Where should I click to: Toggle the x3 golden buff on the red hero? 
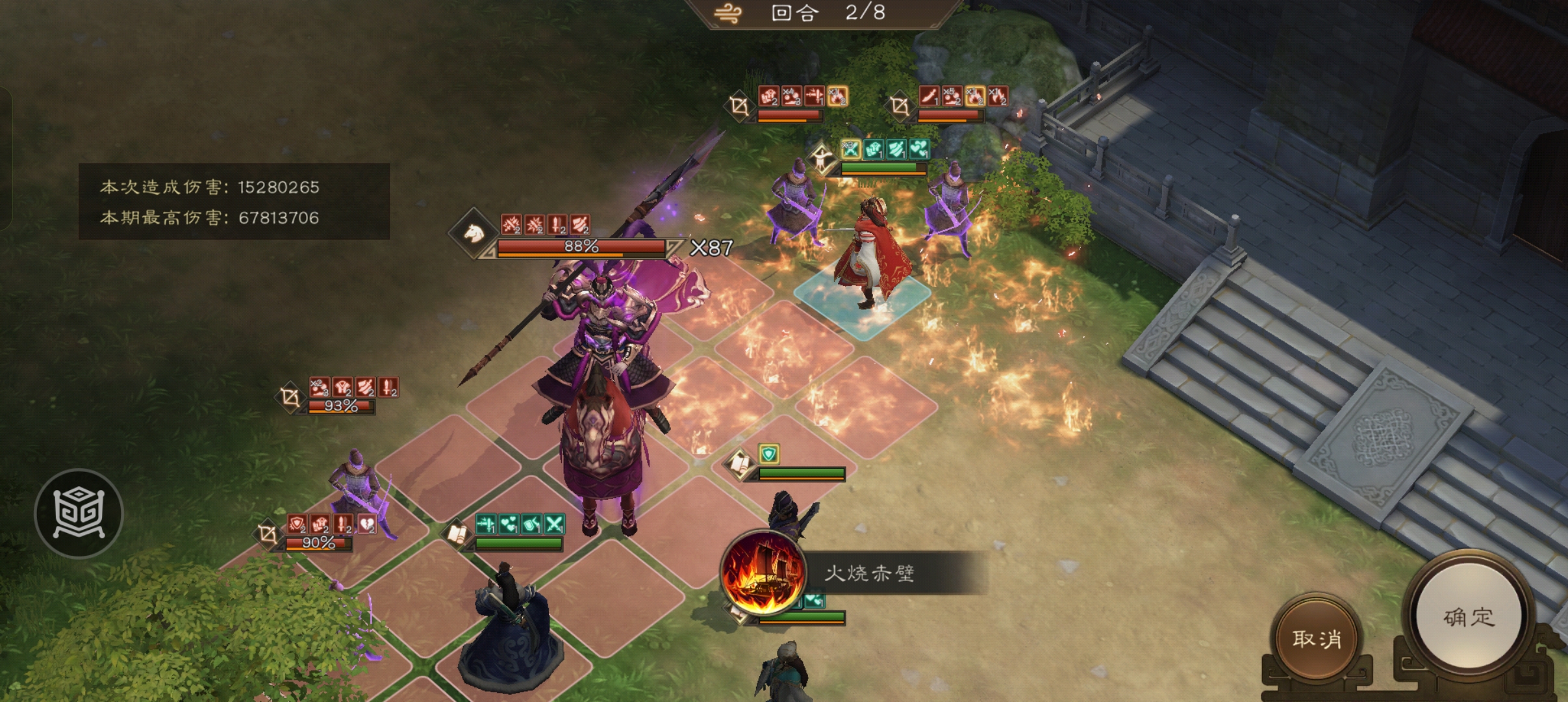coord(850,149)
